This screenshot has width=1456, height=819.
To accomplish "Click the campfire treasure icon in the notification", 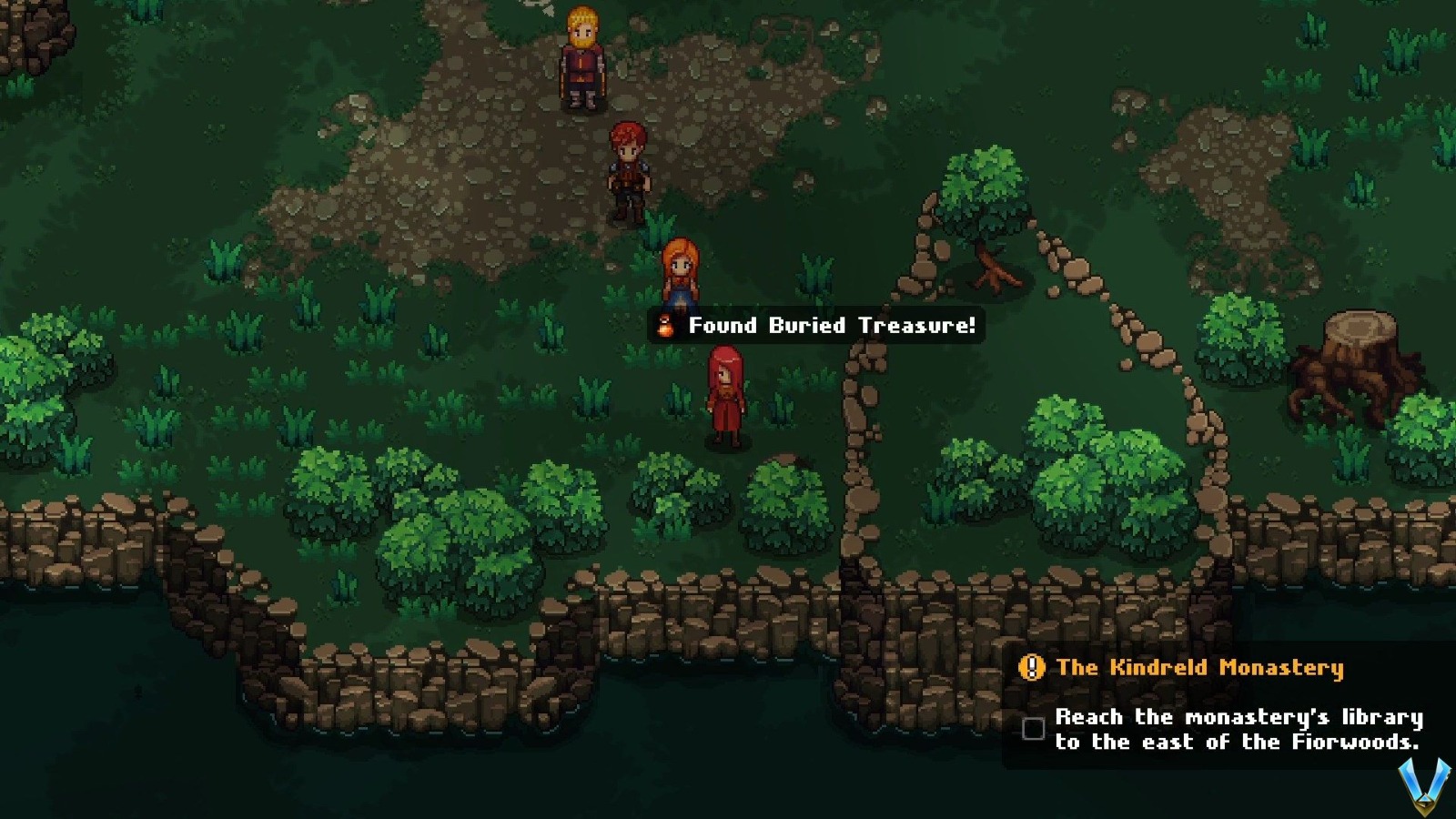I will pyautogui.click(x=663, y=326).
